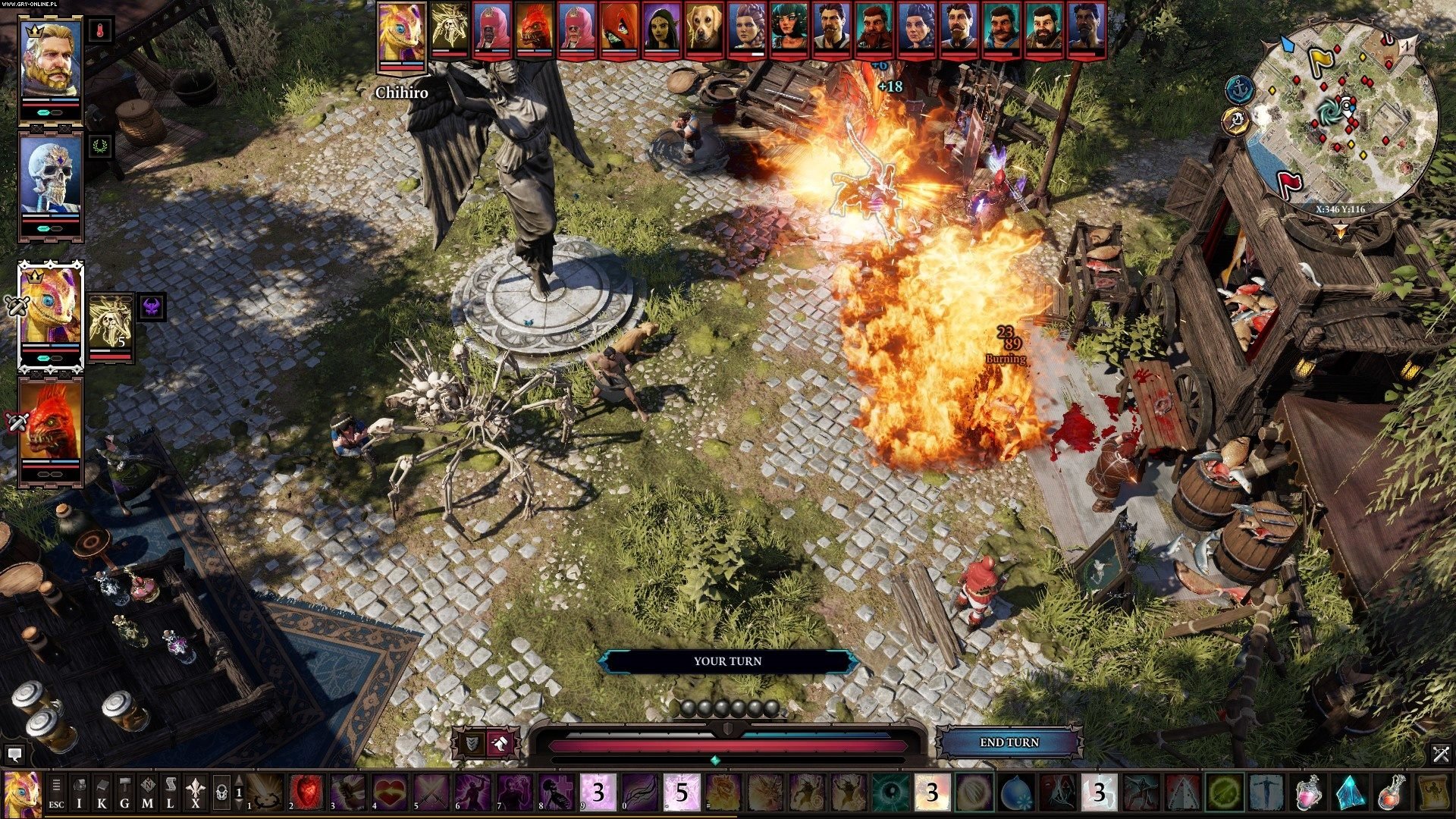This screenshot has height=819, width=1456.
Task: Open the skills book icon
Action: [102, 792]
